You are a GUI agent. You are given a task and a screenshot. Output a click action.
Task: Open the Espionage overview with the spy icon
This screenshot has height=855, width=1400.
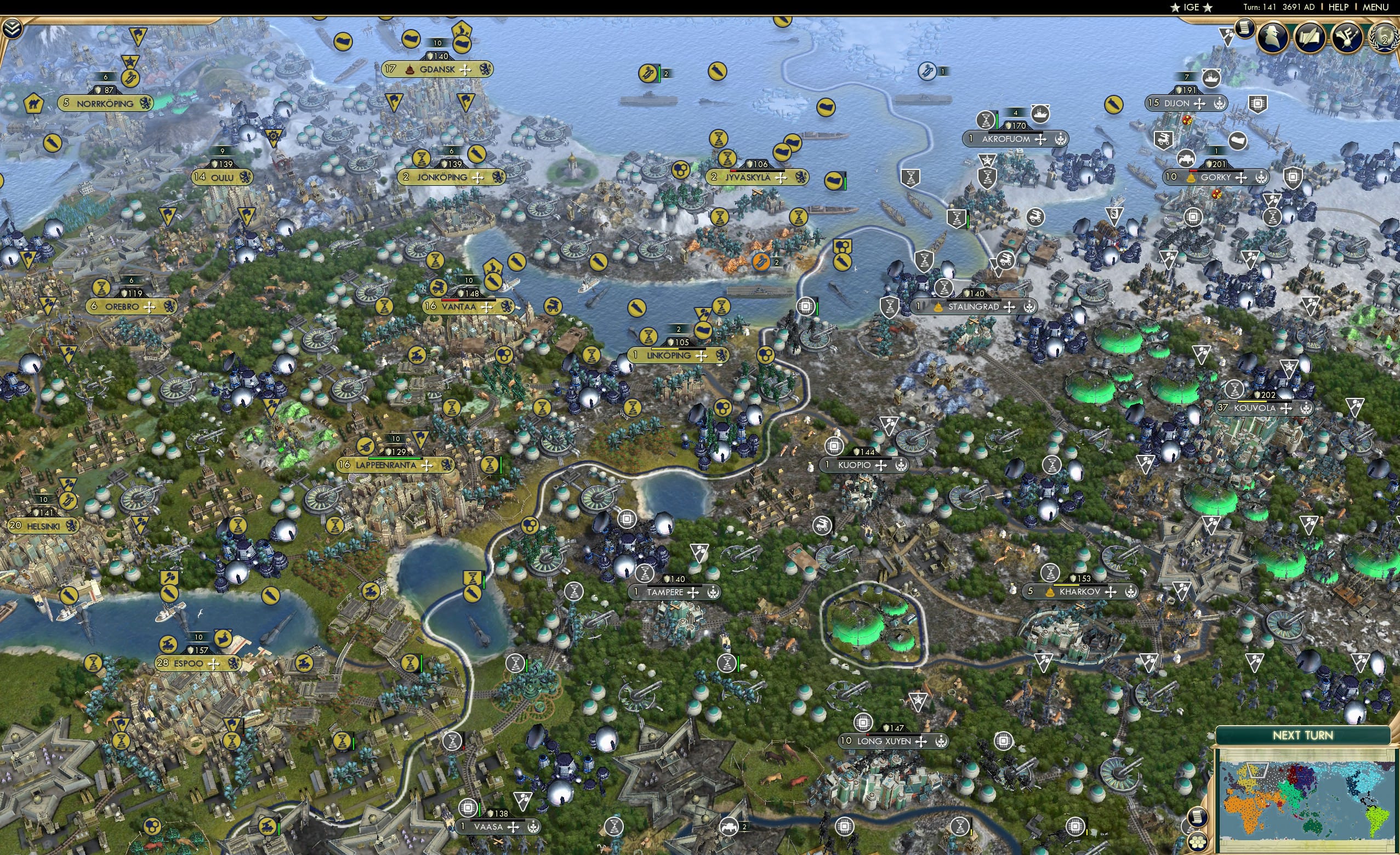pos(1271,37)
